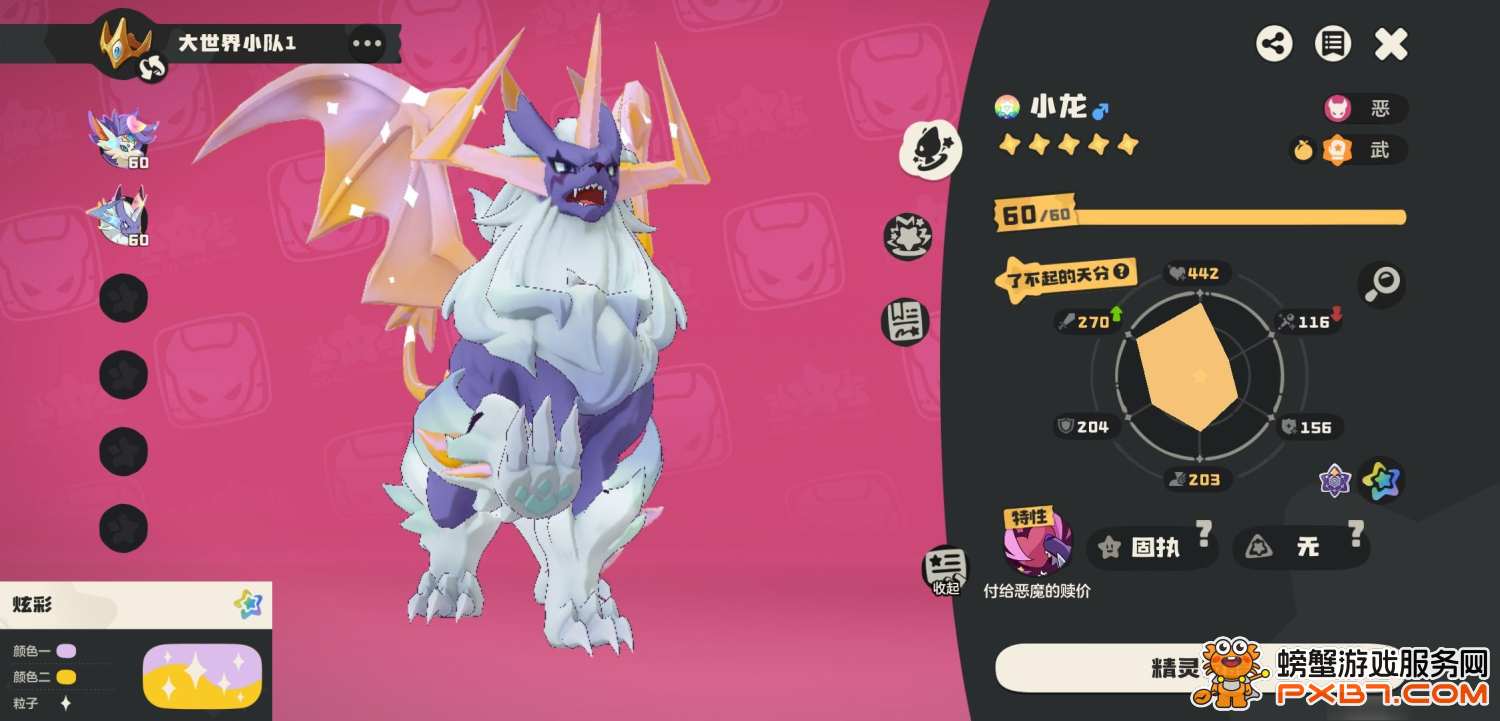Image resolution: width=1500 pixels, height=721 pixels.
Task: Open the notes scroll tab
Action: pyautogui.click(x=905, y=321)
